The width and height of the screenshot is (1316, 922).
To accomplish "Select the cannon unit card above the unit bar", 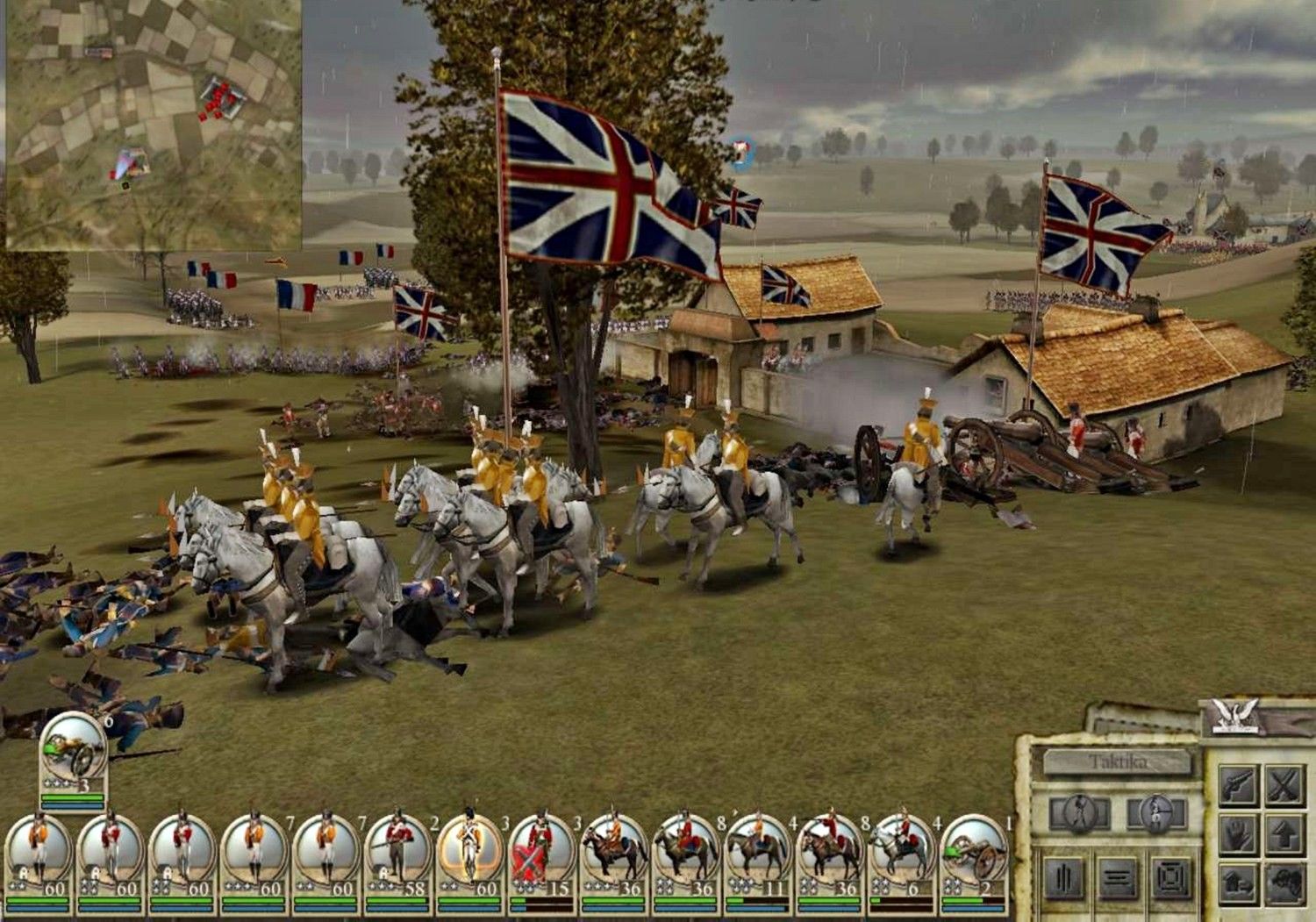I will tap(74, 753).
